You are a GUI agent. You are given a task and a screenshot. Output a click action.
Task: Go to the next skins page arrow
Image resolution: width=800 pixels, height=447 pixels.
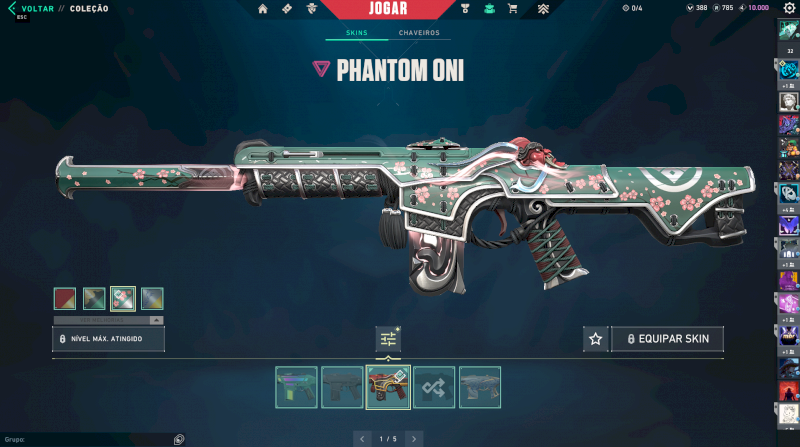414,438
